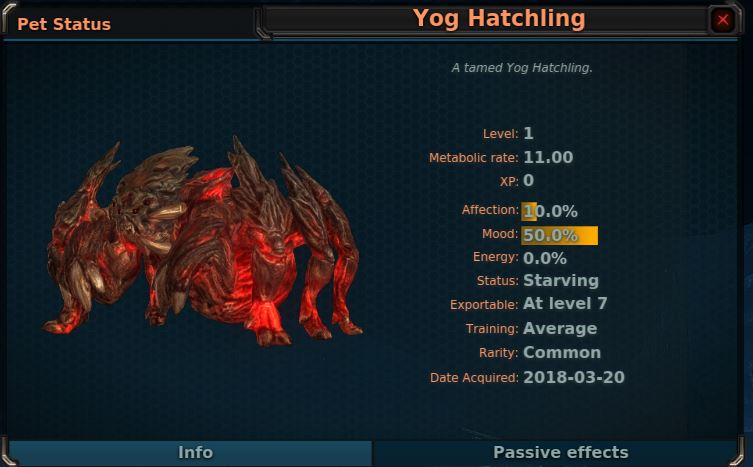
Task: Switch to the Passive effects tab
Action: click(x=560, y=453)
